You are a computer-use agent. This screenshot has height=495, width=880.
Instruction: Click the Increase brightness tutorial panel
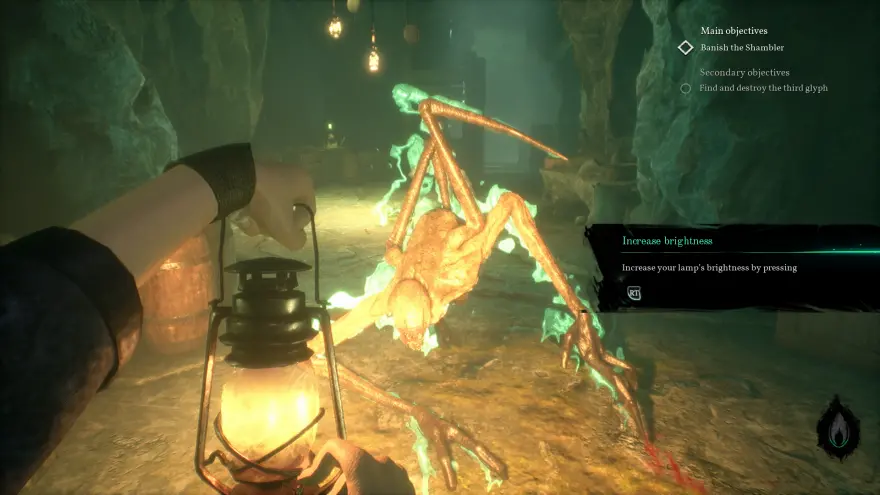(730, 266)
